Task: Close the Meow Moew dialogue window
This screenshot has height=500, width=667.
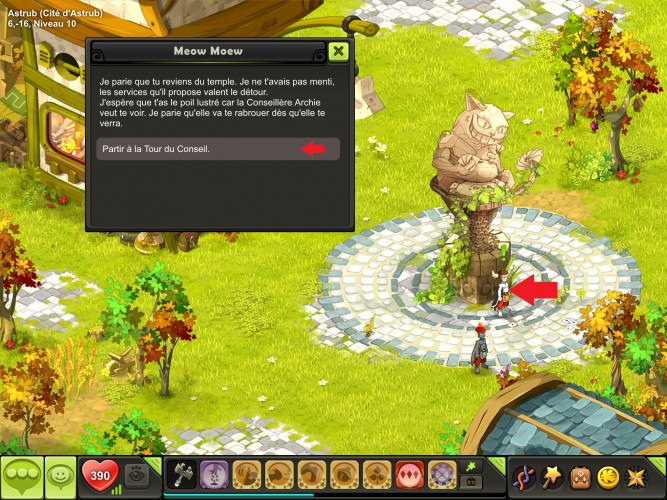Action: pos(339,52)
